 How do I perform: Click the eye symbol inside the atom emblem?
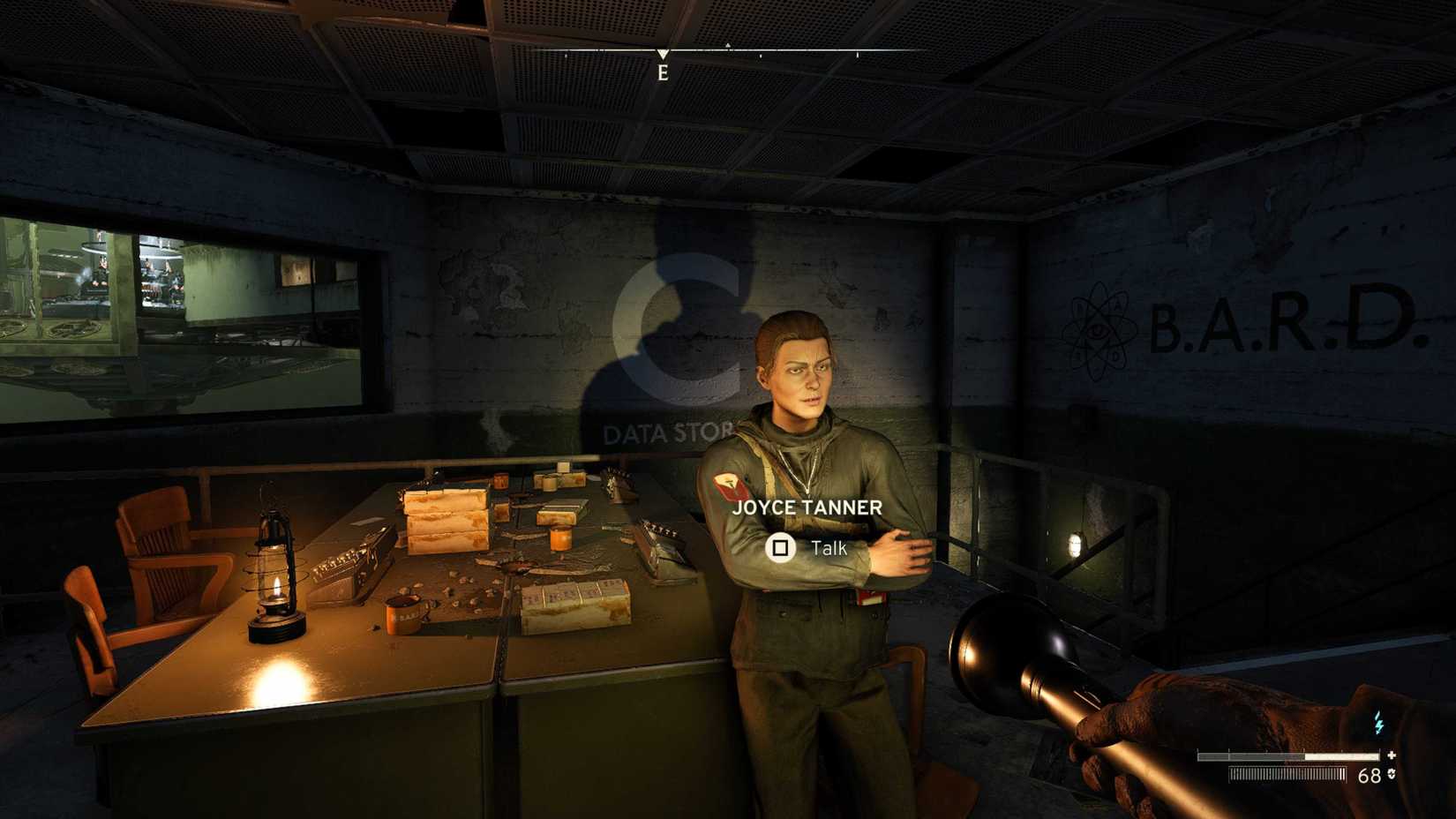[1099, 329]
